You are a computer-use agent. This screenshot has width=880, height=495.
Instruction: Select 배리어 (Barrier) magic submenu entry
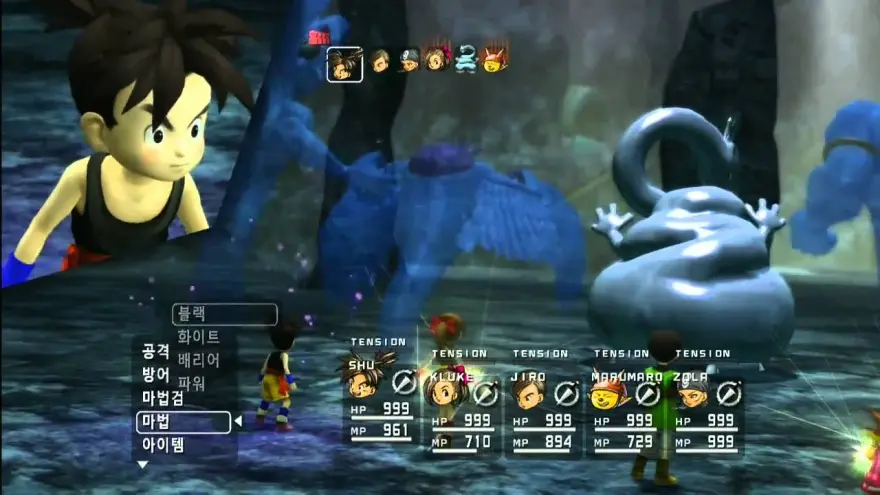click(x=198, y=360)
